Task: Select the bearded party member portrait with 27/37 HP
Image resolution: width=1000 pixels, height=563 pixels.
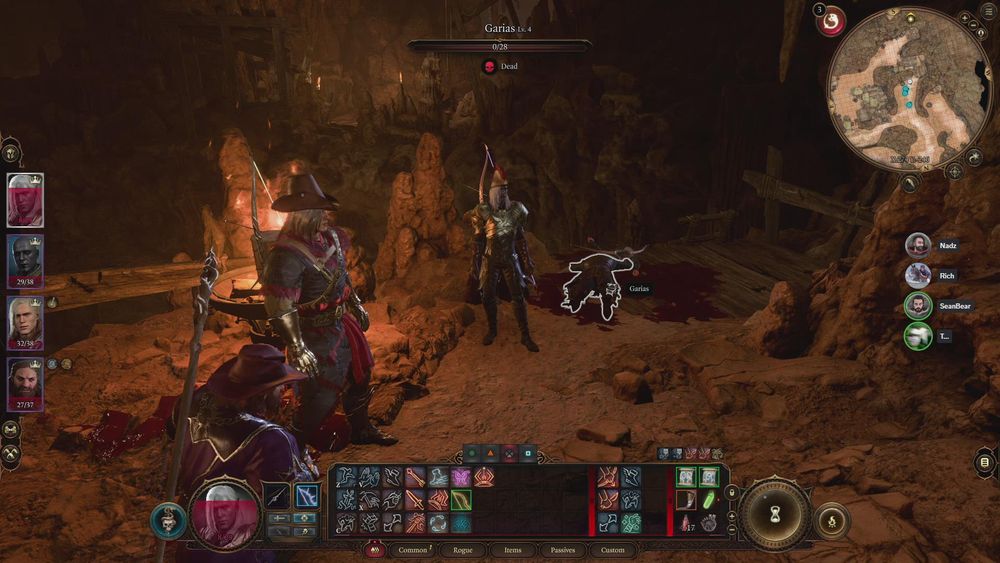Action: 25,383
